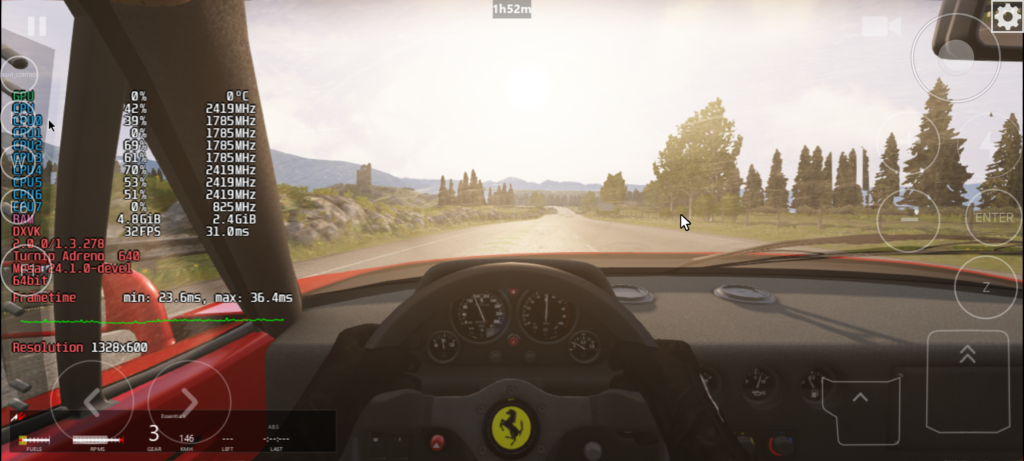Steer right with the right arrow control
1024x461 pixels.
pos(189,402)
